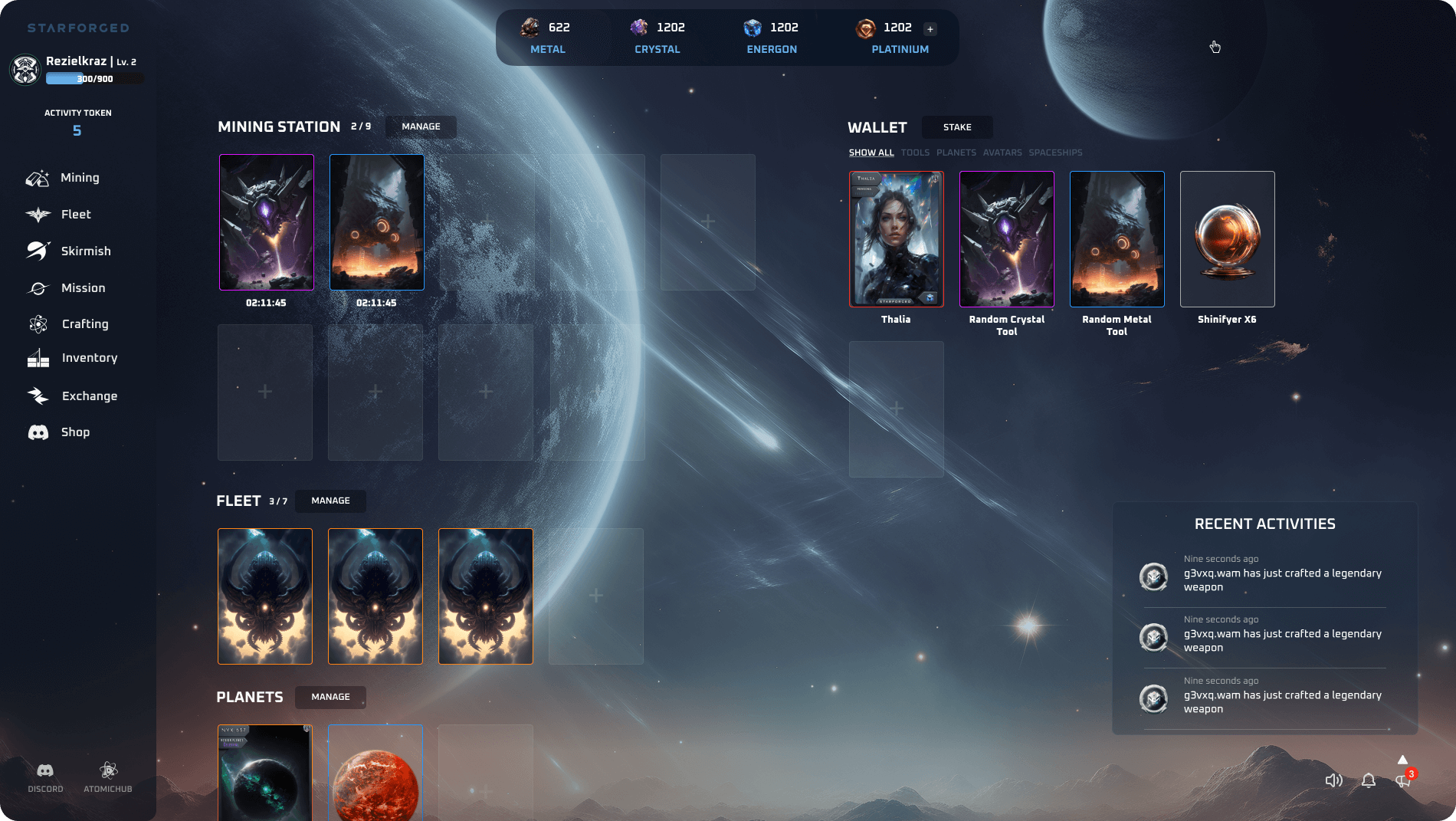Add more Platinium with plus button
The height and width of the screenshot is (821, 1456).
(930, 29)
